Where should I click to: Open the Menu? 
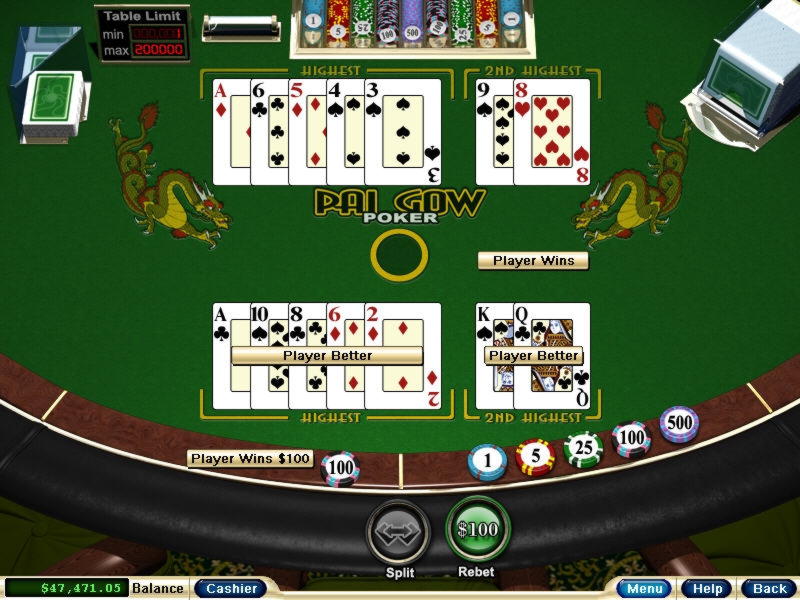coord(642,588)
